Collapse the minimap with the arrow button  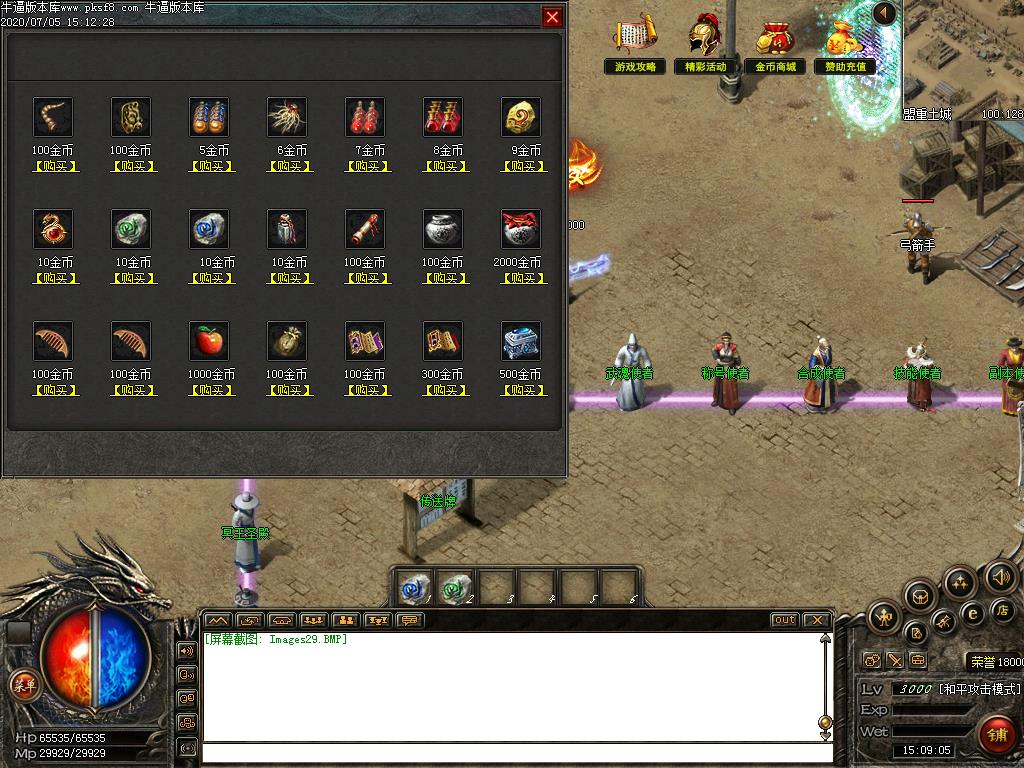tap(884, 13)
